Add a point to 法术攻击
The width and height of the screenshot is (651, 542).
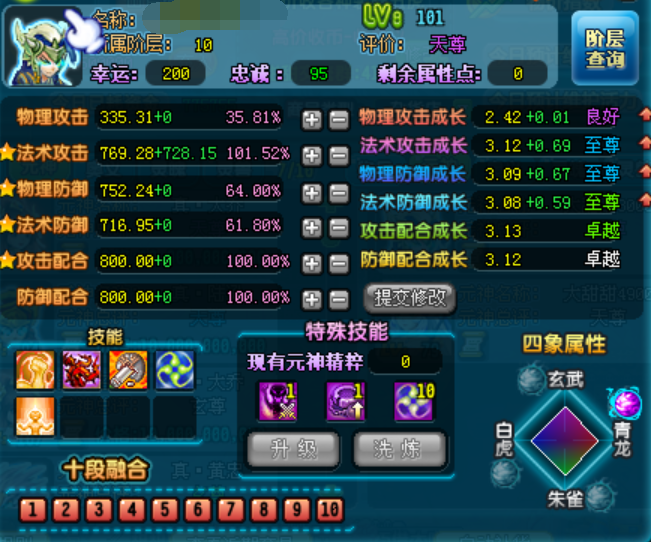[x=312, y=155]
